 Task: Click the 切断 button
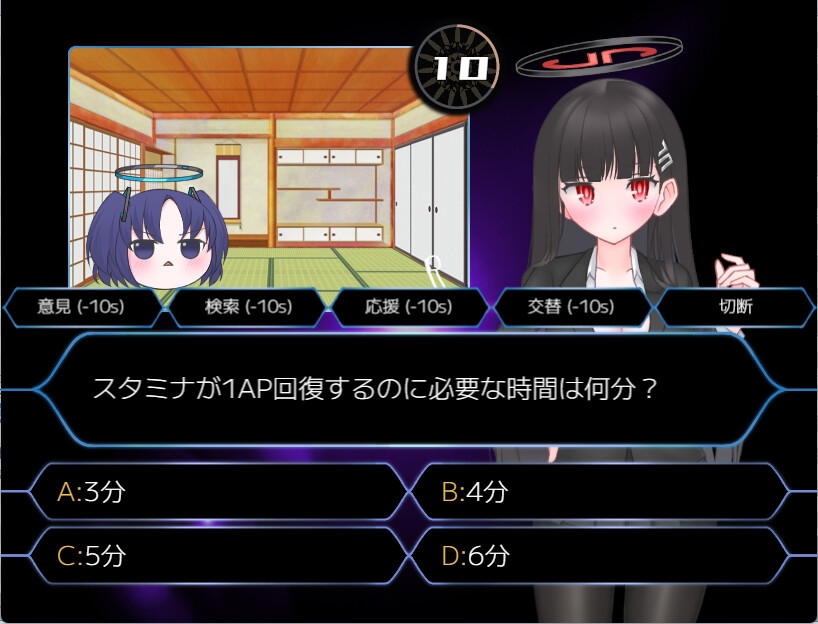pyautogui.click(x=734, y=307)
